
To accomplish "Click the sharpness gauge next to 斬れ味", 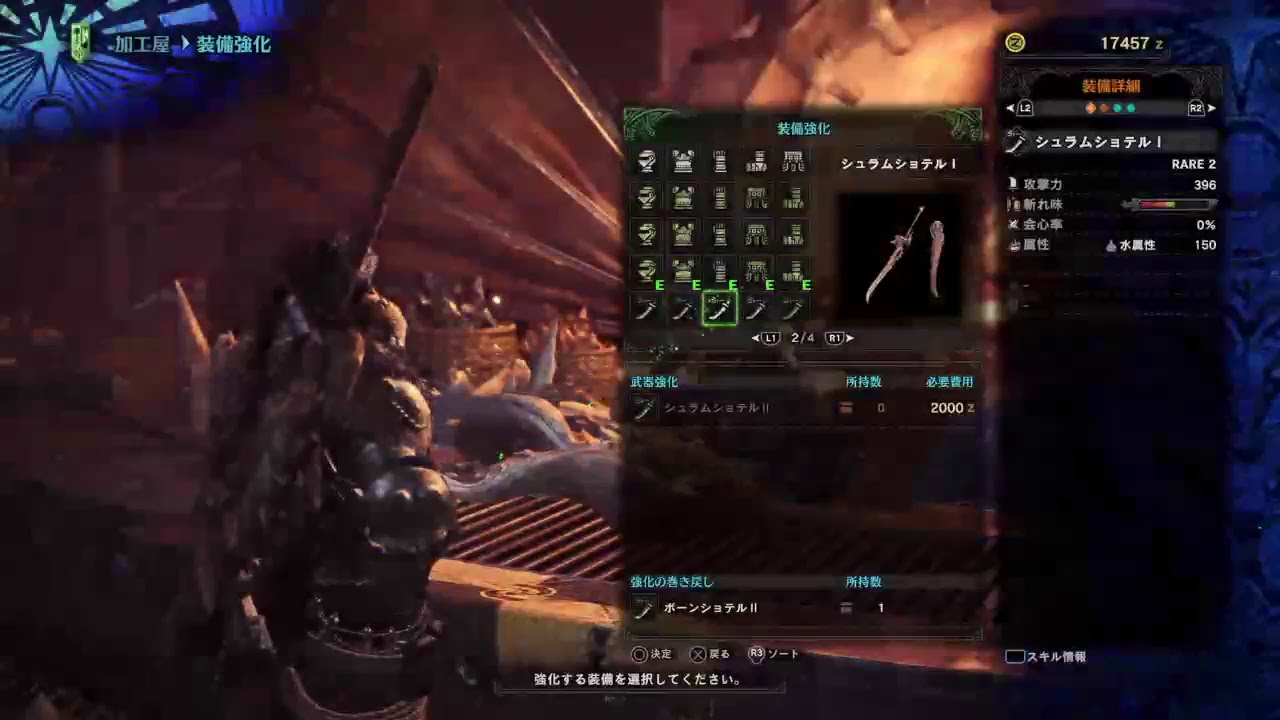I will point(1170,203).
